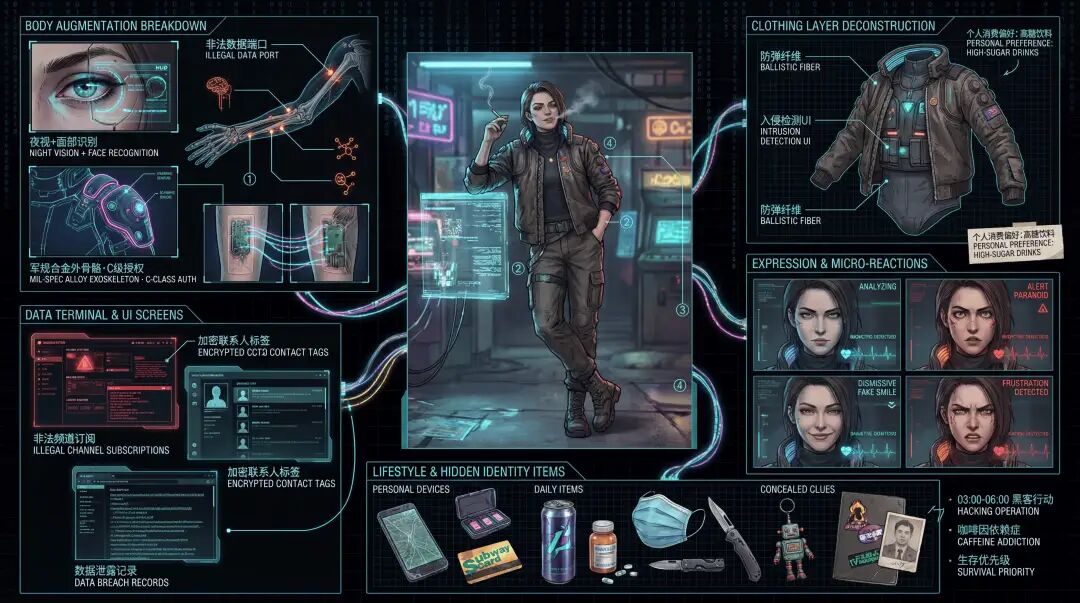Select the cracked smartphone item
This screenshot has height=603, width=1080.
tap(411, 541)
